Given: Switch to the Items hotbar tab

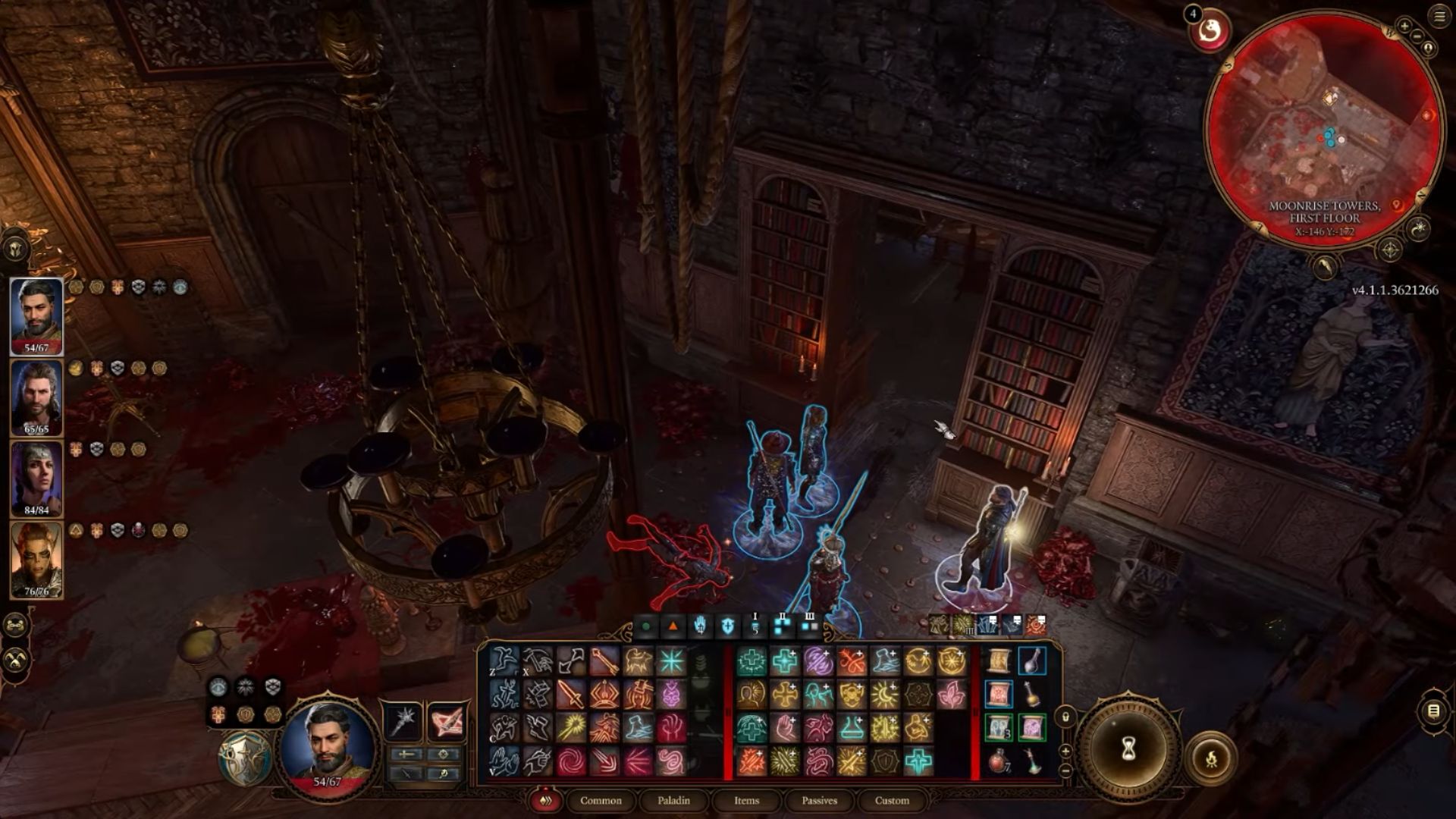Looking at the screenshot, I should pos(746,801).
